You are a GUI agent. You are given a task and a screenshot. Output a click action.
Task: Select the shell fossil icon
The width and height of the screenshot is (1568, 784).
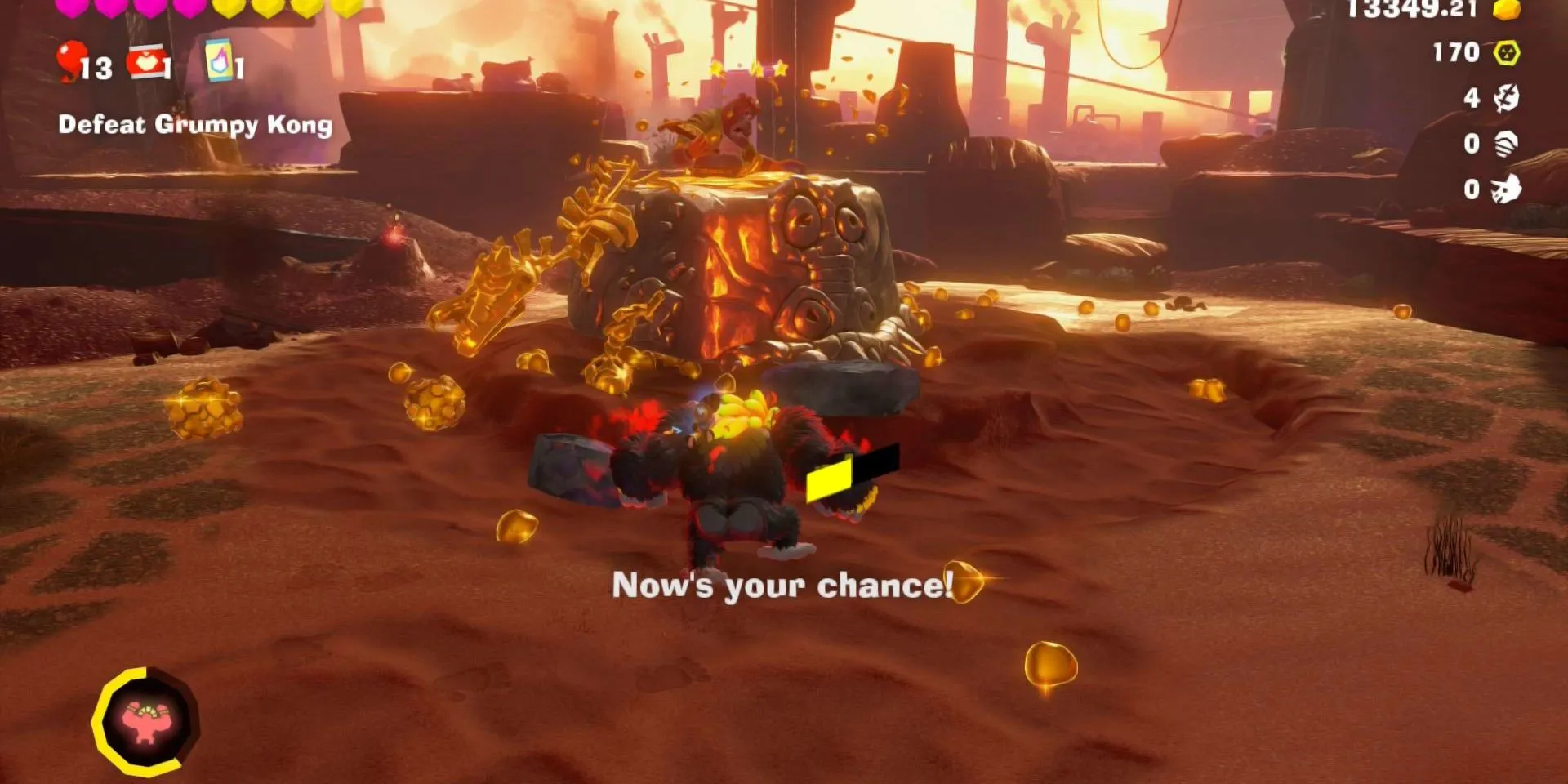click(1507, 143)
